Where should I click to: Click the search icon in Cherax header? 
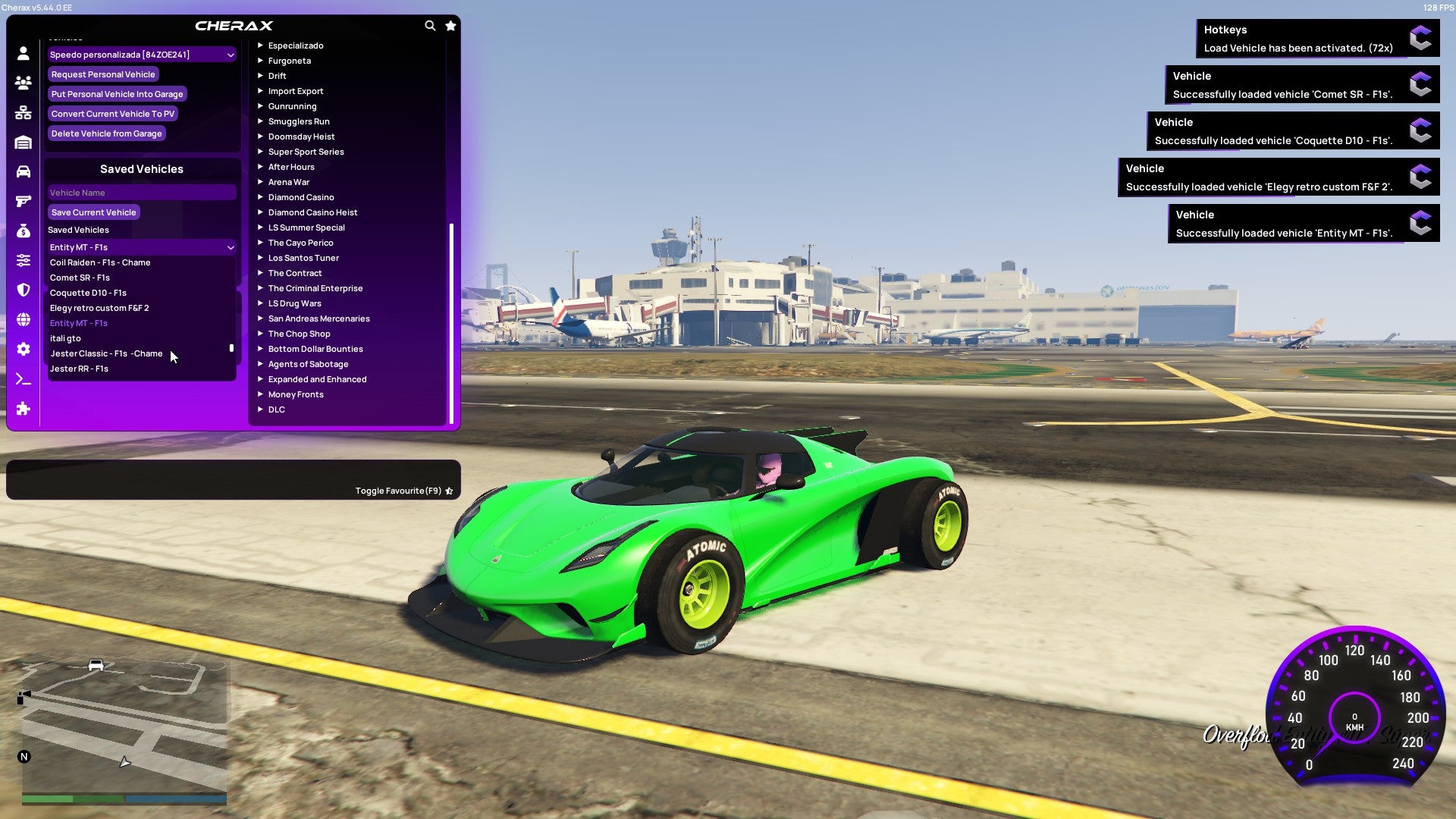430,25
